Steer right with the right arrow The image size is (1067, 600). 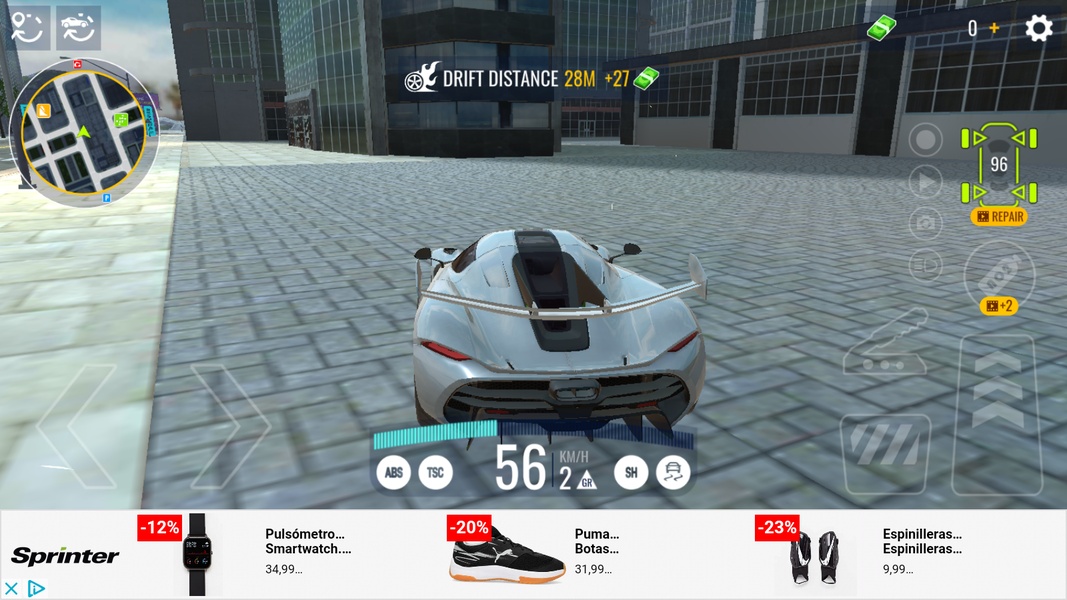tap(230, 425)
